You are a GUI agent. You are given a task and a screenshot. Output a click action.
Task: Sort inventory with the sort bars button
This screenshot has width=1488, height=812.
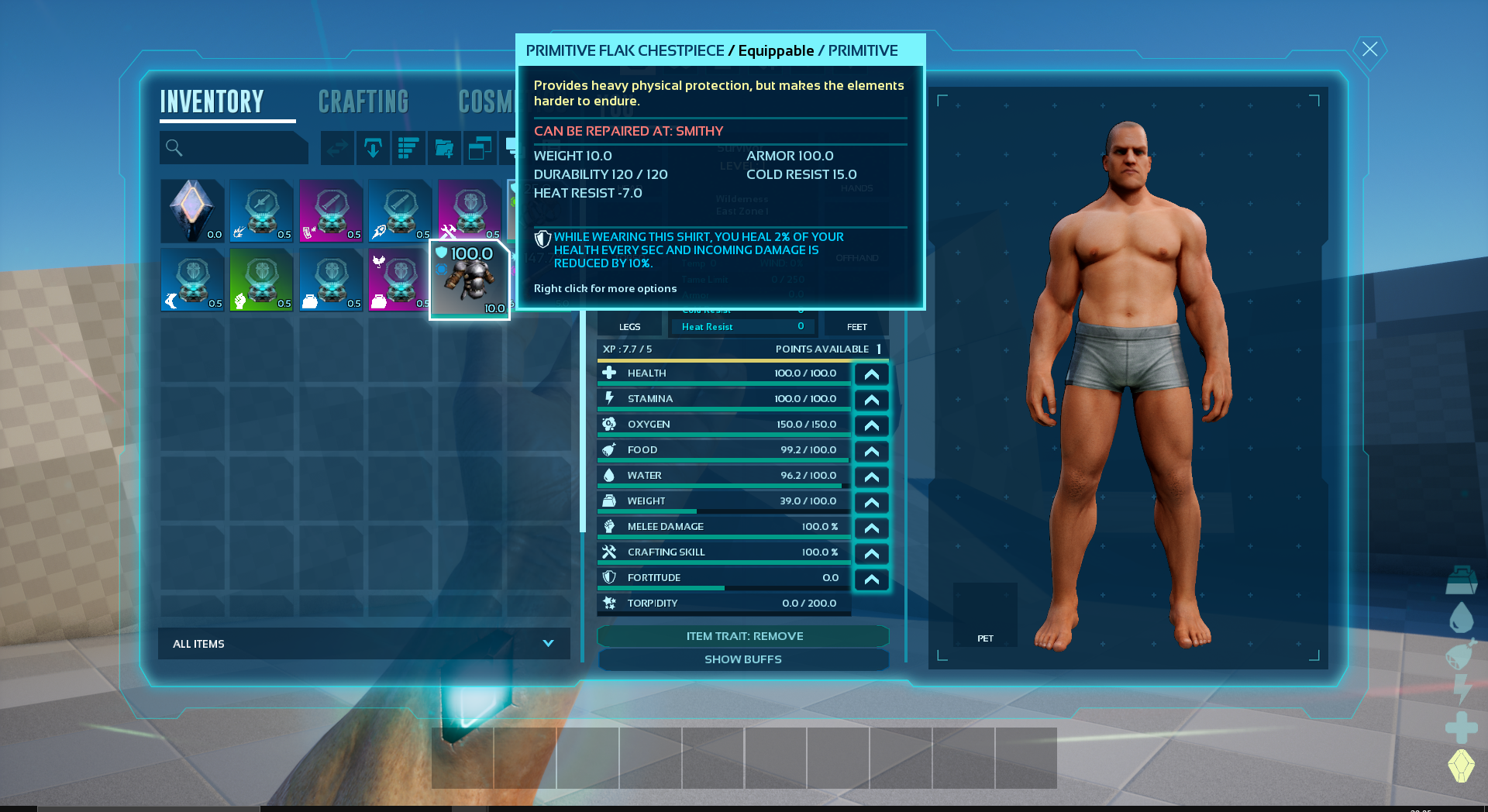coord(408,148)
